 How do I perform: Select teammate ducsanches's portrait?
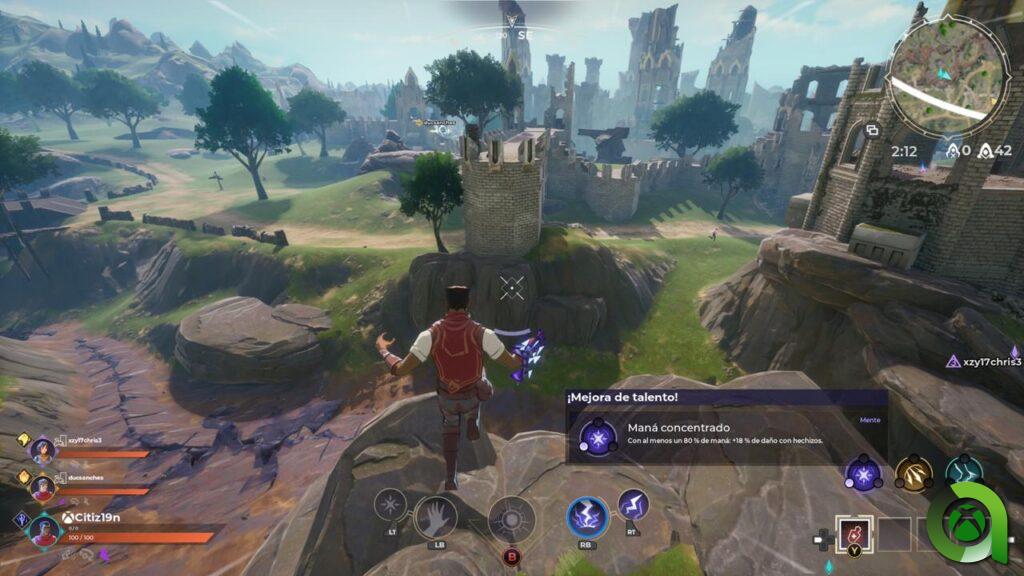[42, 488]
